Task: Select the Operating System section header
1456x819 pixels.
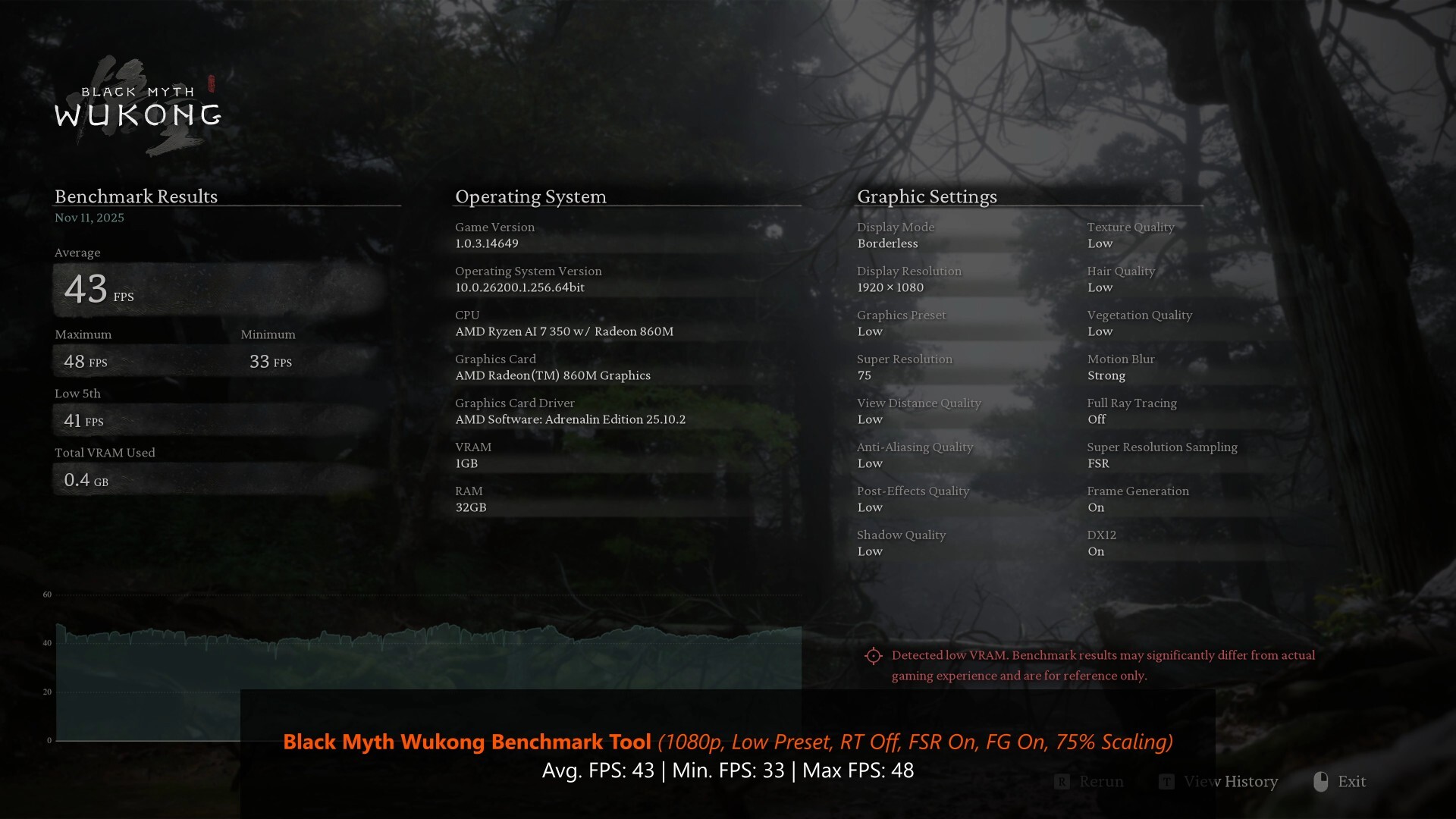Action: click(x=530, y=197)
